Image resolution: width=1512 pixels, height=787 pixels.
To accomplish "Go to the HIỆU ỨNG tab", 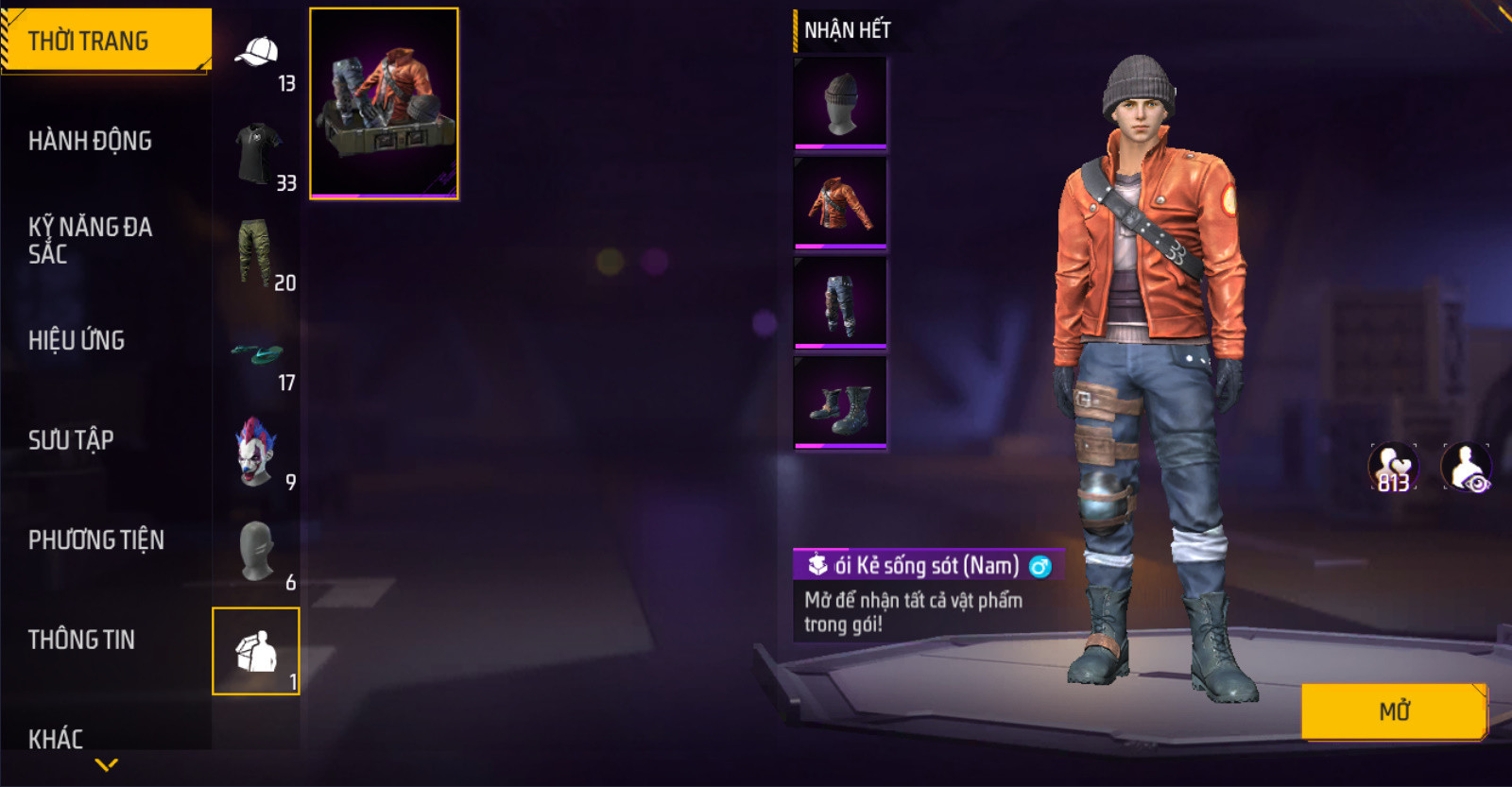I will click(77, 340).
